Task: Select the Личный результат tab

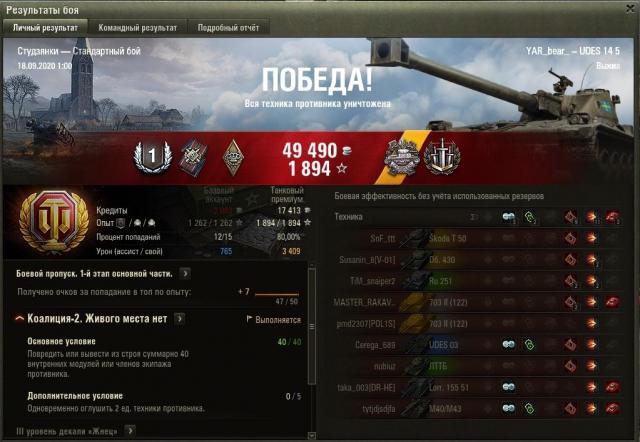Action: [x=46, y=28]
